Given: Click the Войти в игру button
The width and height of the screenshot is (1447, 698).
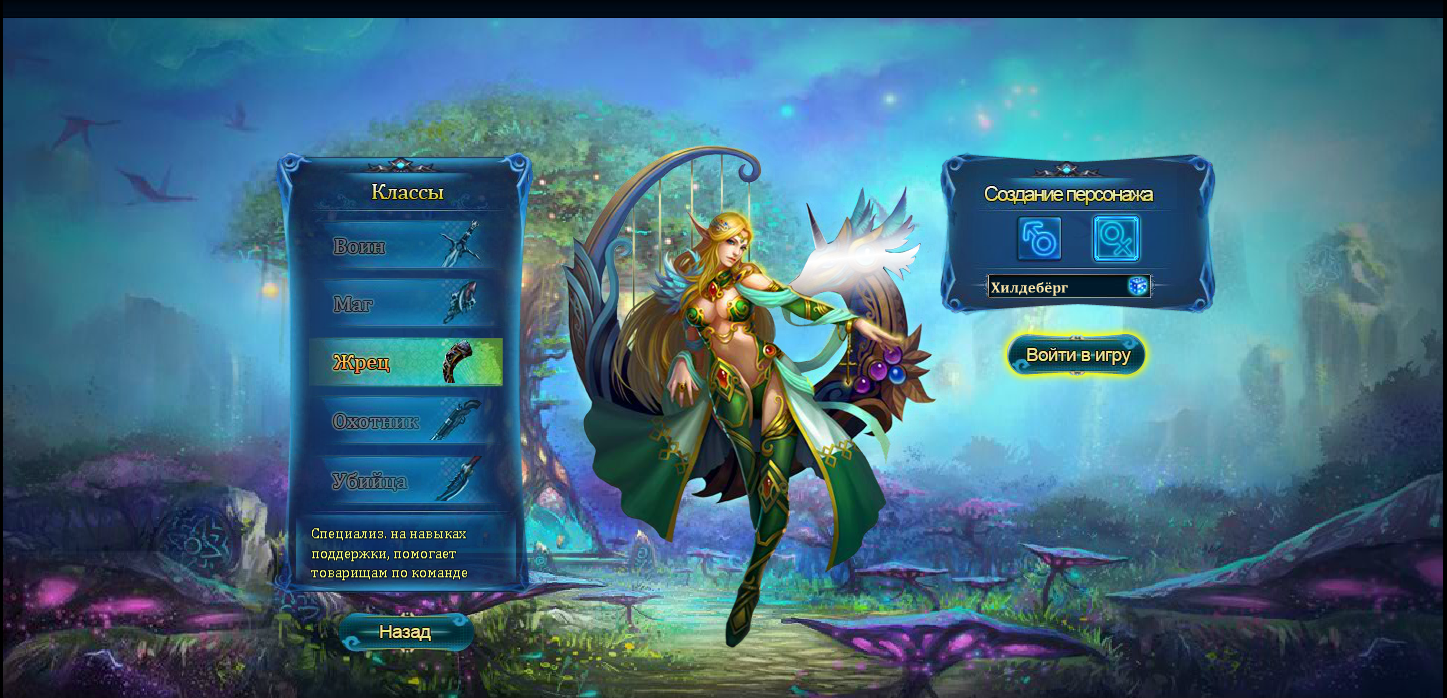Looking at the screenshot, I should (x=1077, y=355).
